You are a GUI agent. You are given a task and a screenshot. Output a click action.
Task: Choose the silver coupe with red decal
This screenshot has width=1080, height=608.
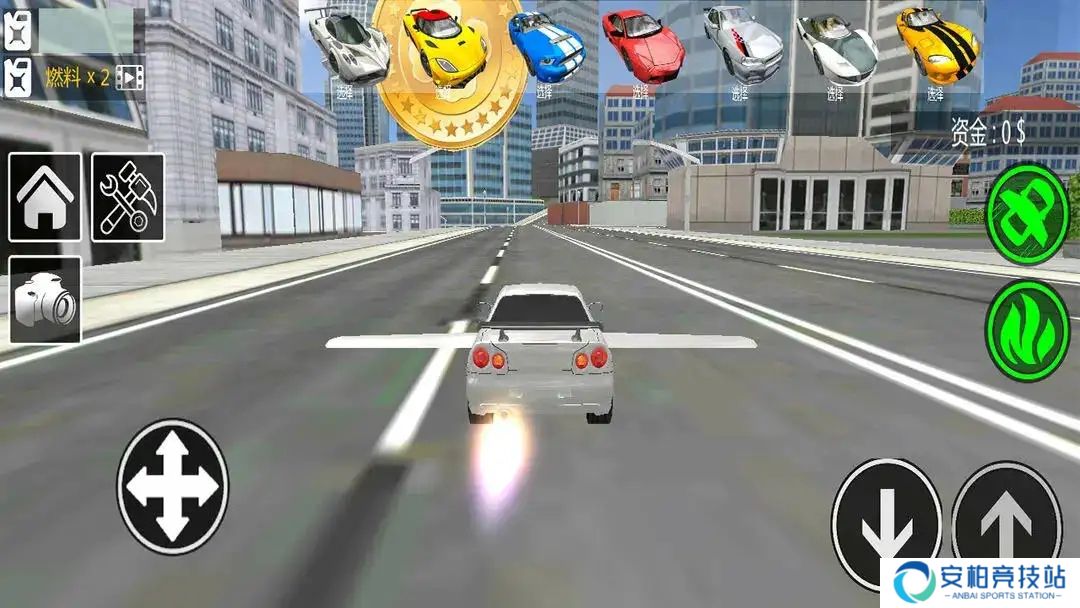point(742,42)
